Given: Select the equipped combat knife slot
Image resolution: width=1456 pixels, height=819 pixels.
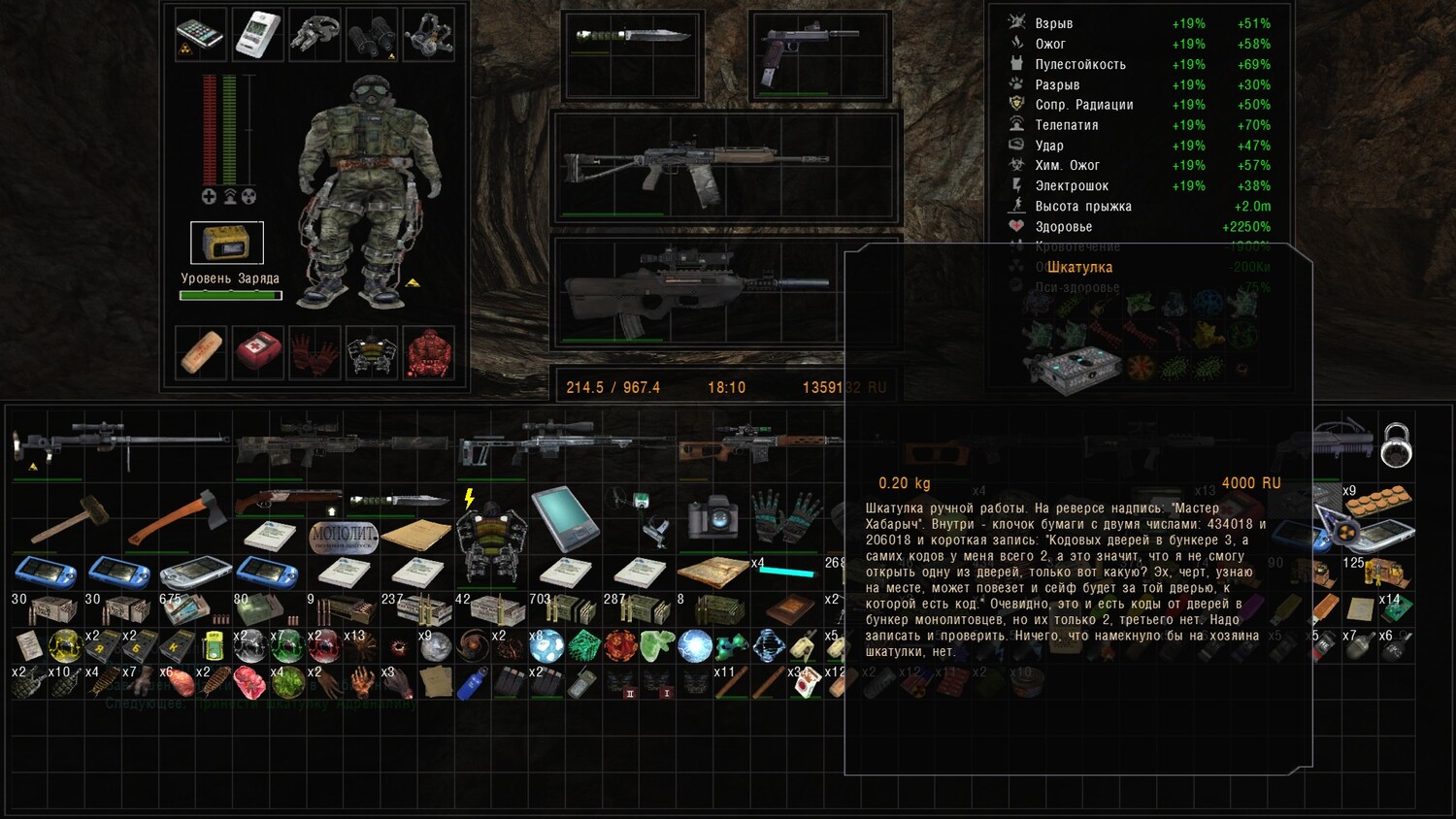Looking at the screenshot, I should coord(632,37).
